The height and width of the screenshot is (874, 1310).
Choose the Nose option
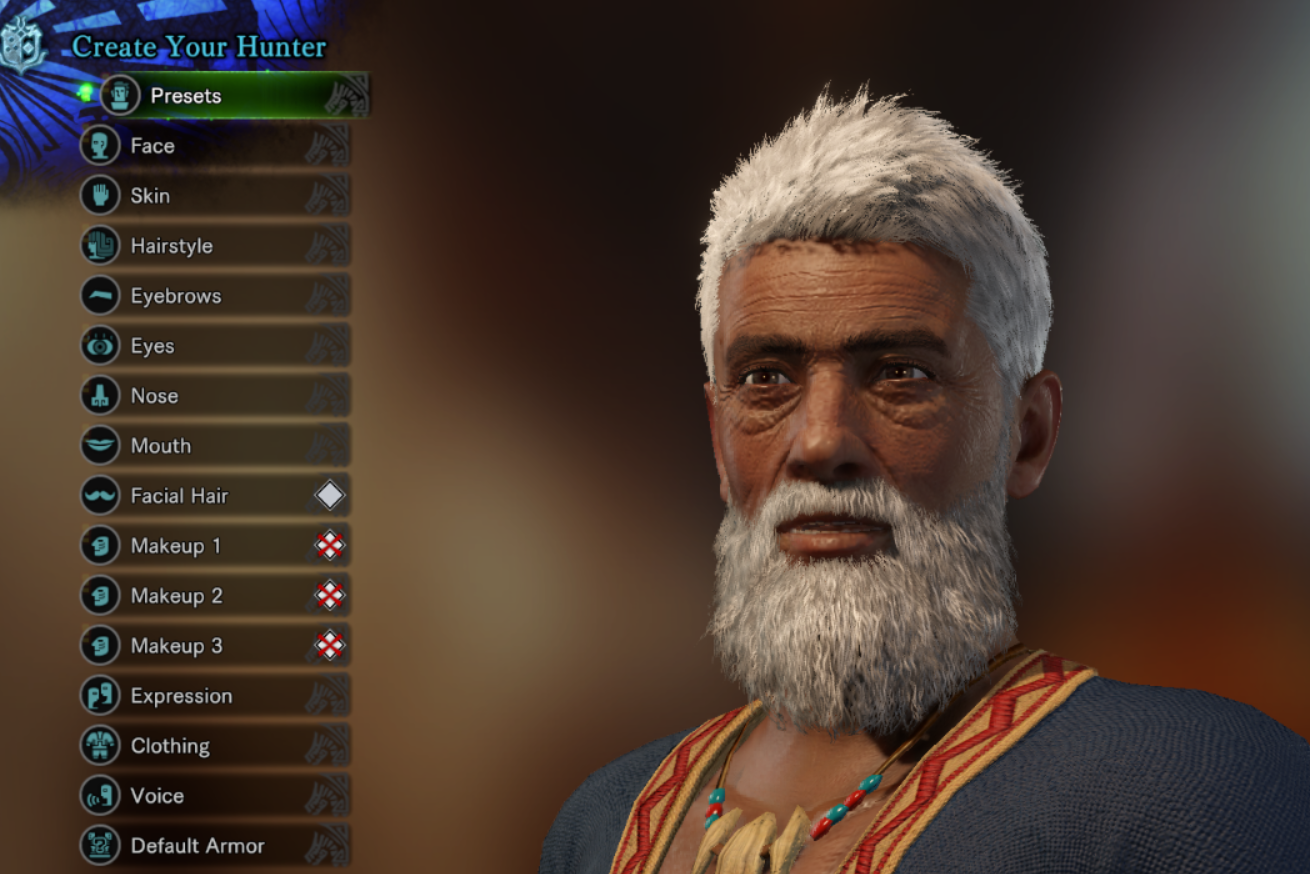155,396
